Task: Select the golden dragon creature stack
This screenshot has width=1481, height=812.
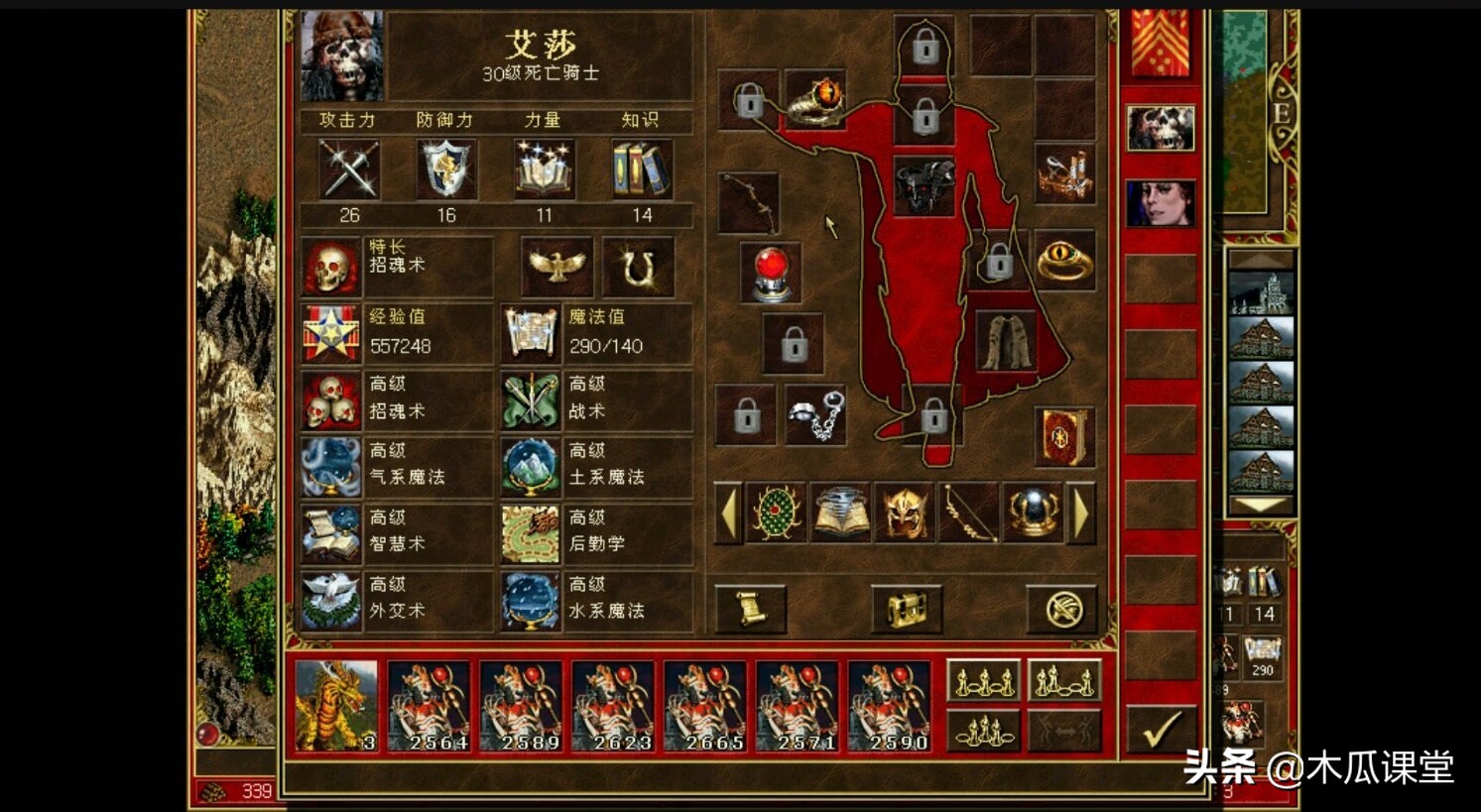Action: 335,704
